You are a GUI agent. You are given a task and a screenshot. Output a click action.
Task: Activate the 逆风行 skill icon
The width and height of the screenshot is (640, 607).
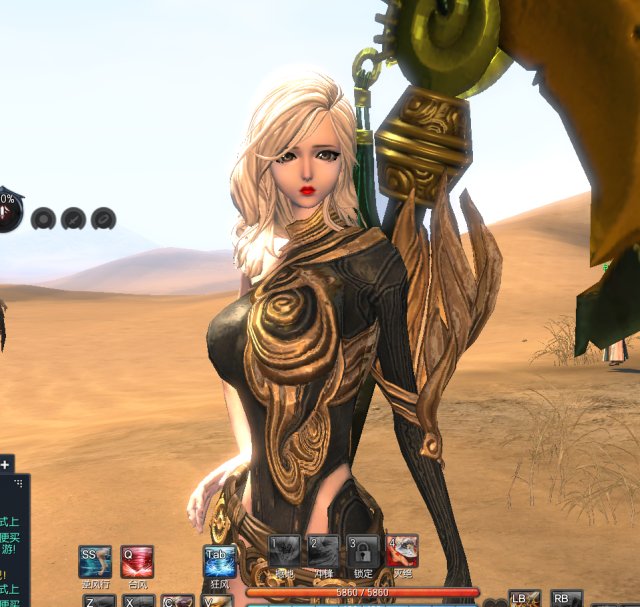click(95, 561)
